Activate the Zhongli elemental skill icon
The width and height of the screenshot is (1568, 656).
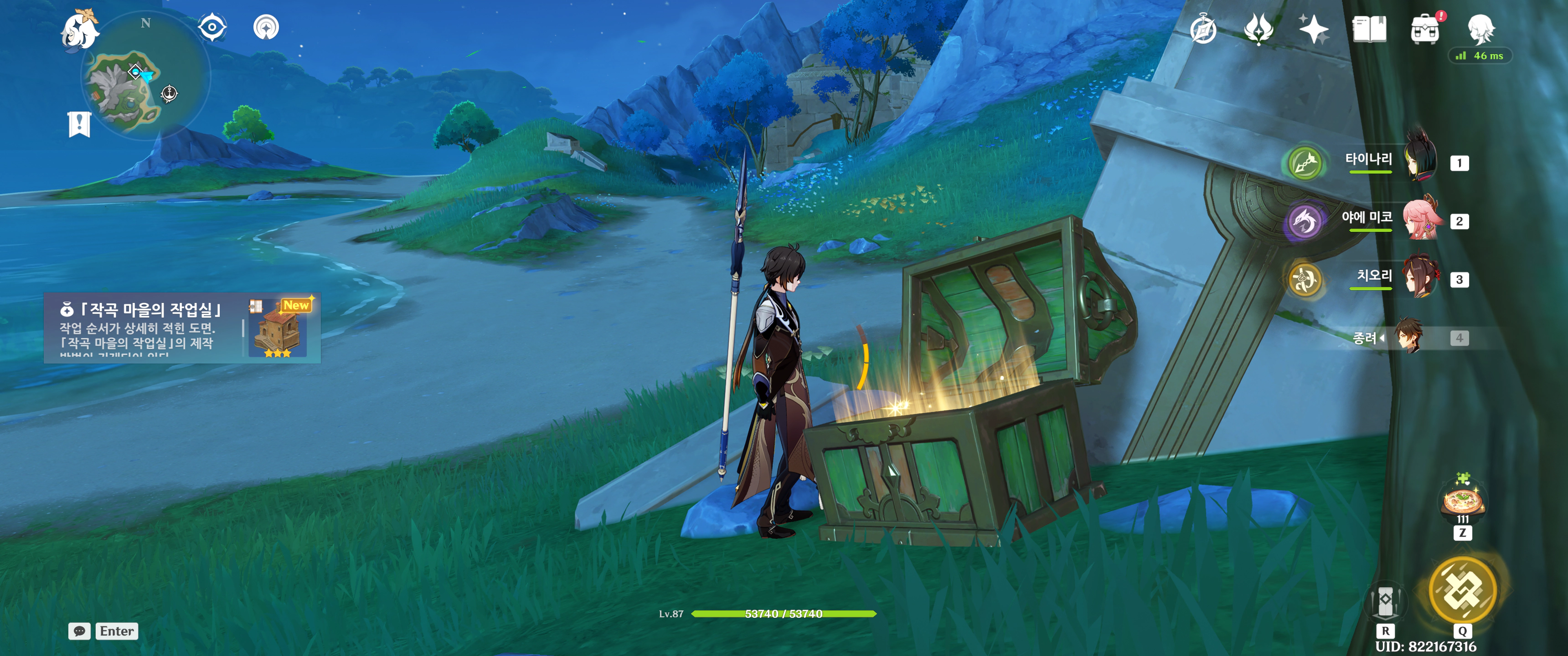[1385, 600]
